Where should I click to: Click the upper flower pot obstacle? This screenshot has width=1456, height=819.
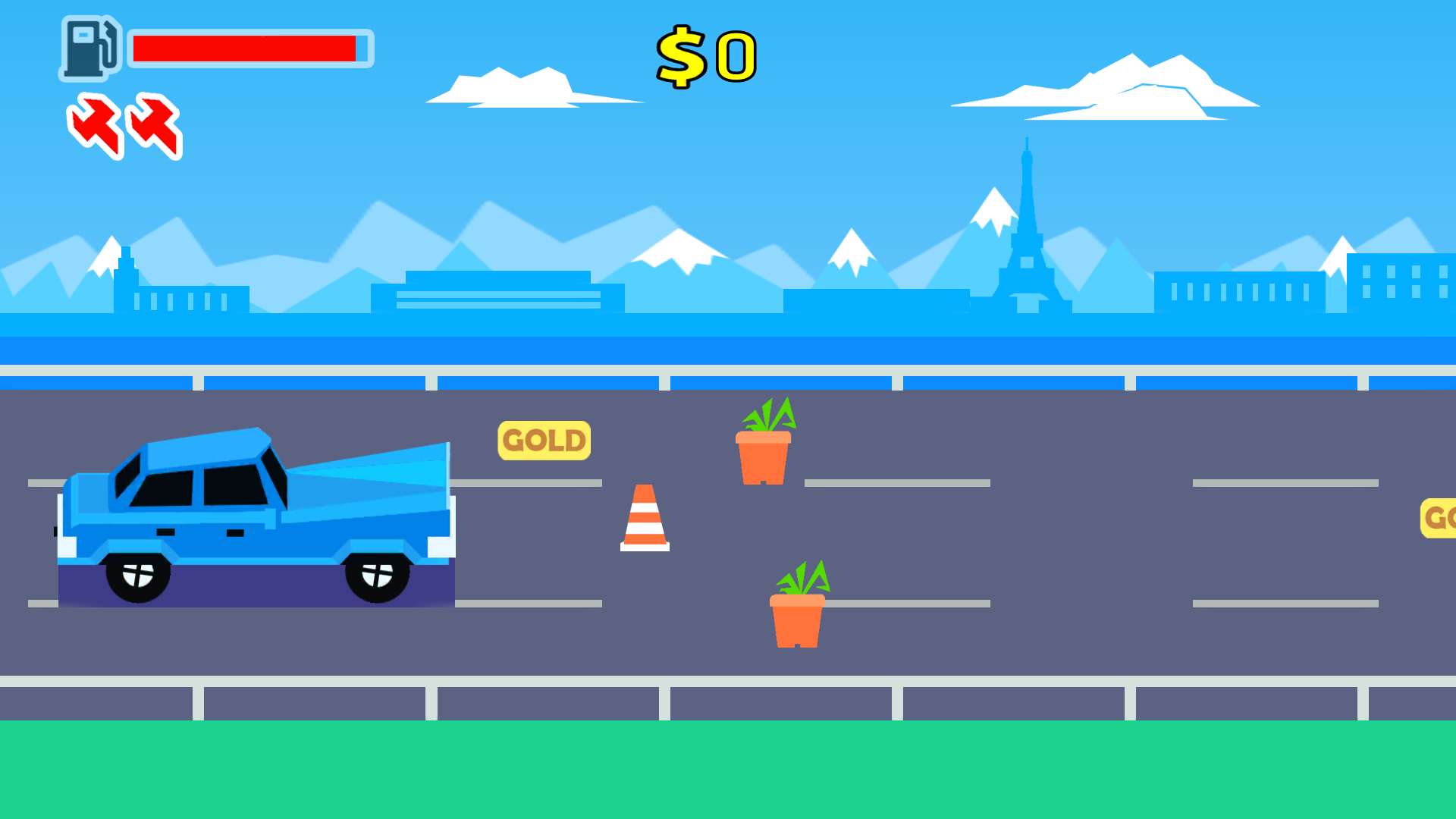point(764,455)
